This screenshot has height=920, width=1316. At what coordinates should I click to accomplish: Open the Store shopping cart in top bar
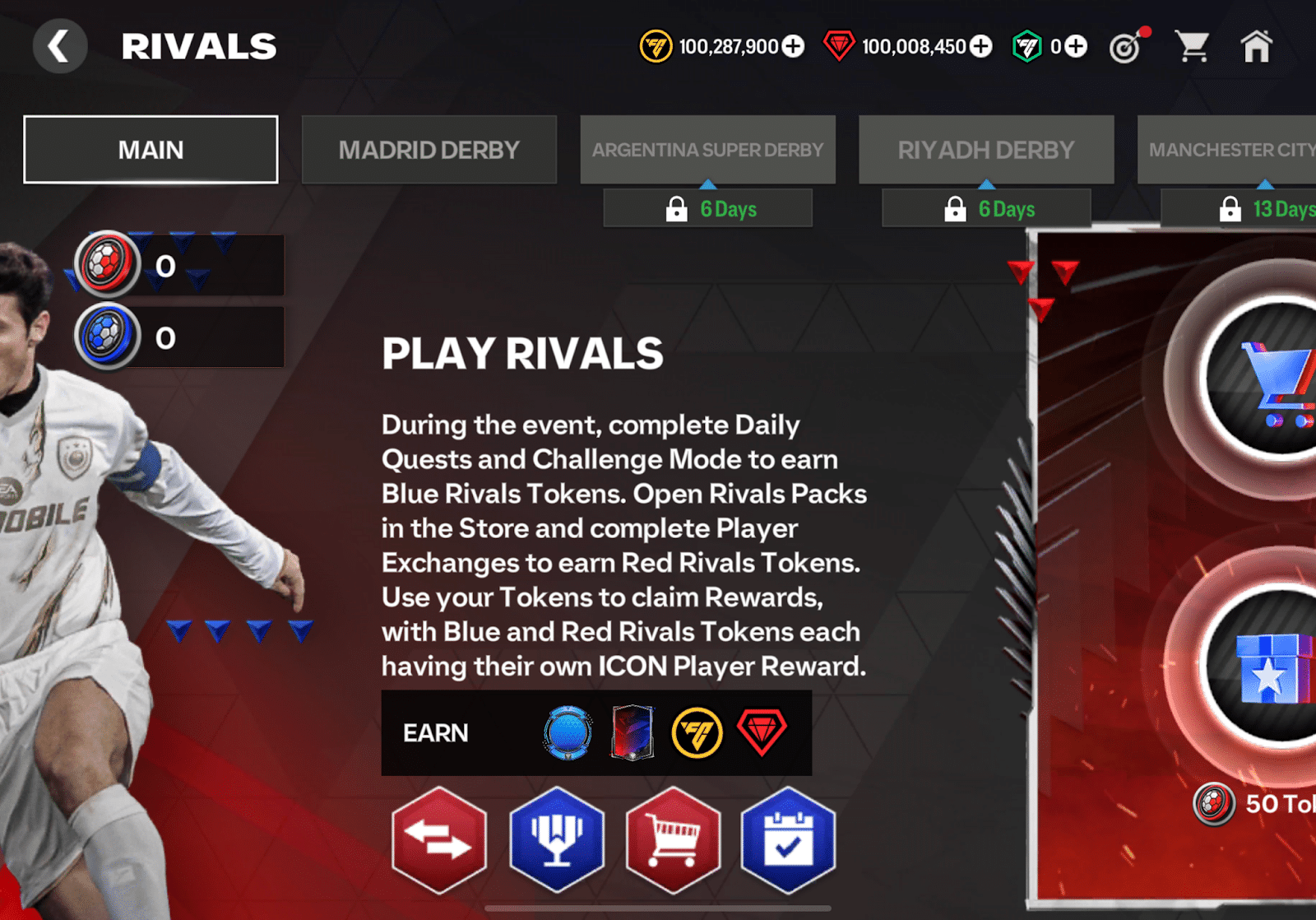1192,47
